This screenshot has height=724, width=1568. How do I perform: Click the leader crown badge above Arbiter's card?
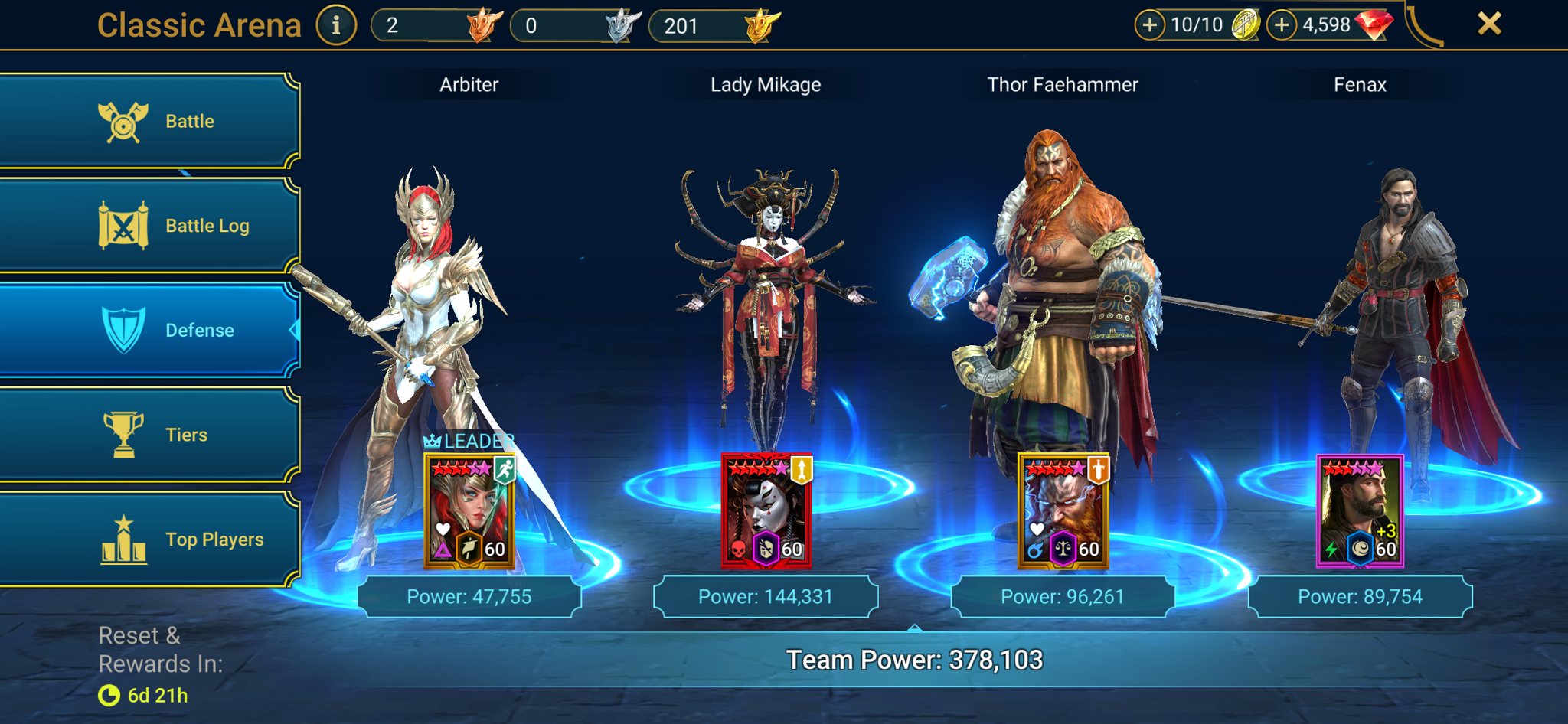[433, 440]
